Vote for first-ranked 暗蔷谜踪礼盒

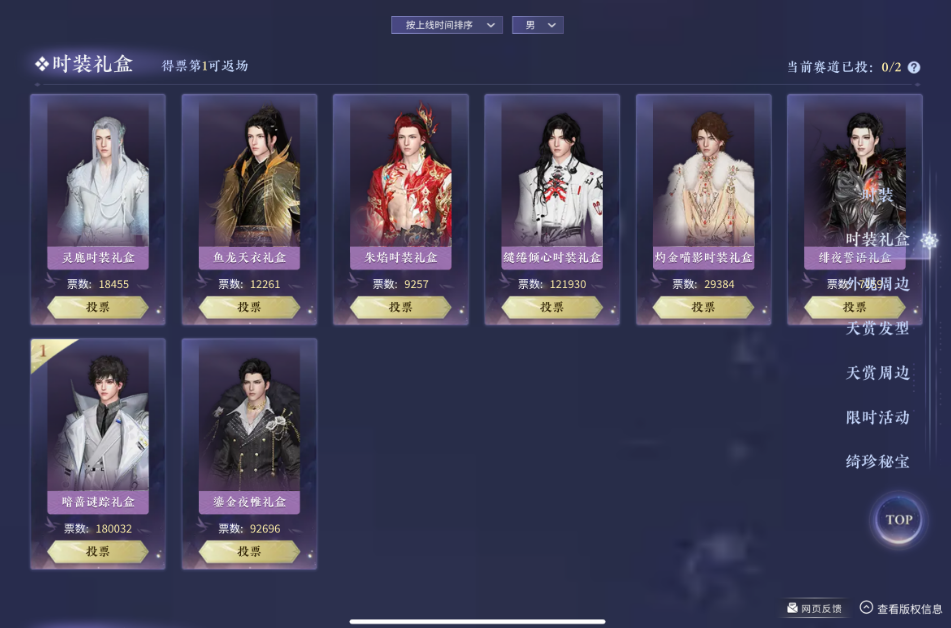coord(98,551)
